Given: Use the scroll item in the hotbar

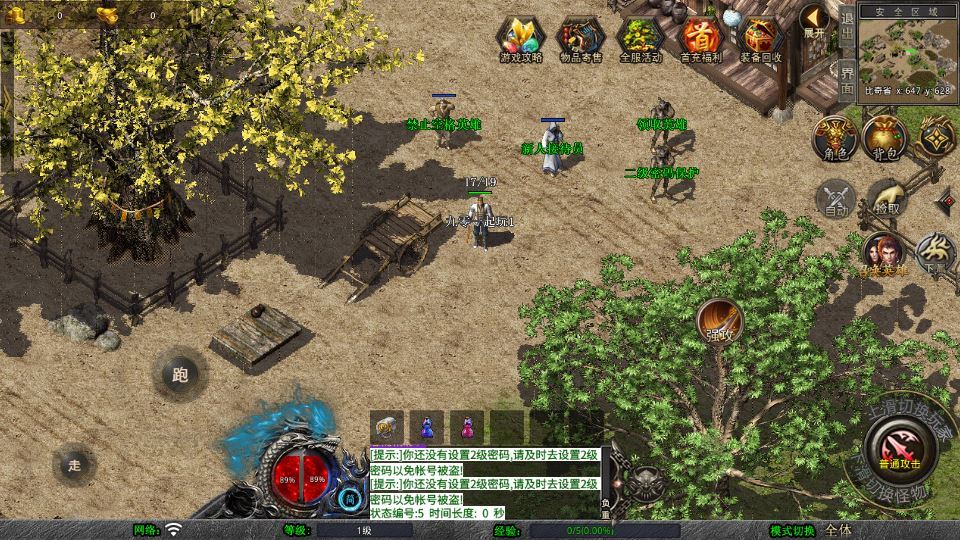Looking at the screenshot, I should (x=387, y=426).
